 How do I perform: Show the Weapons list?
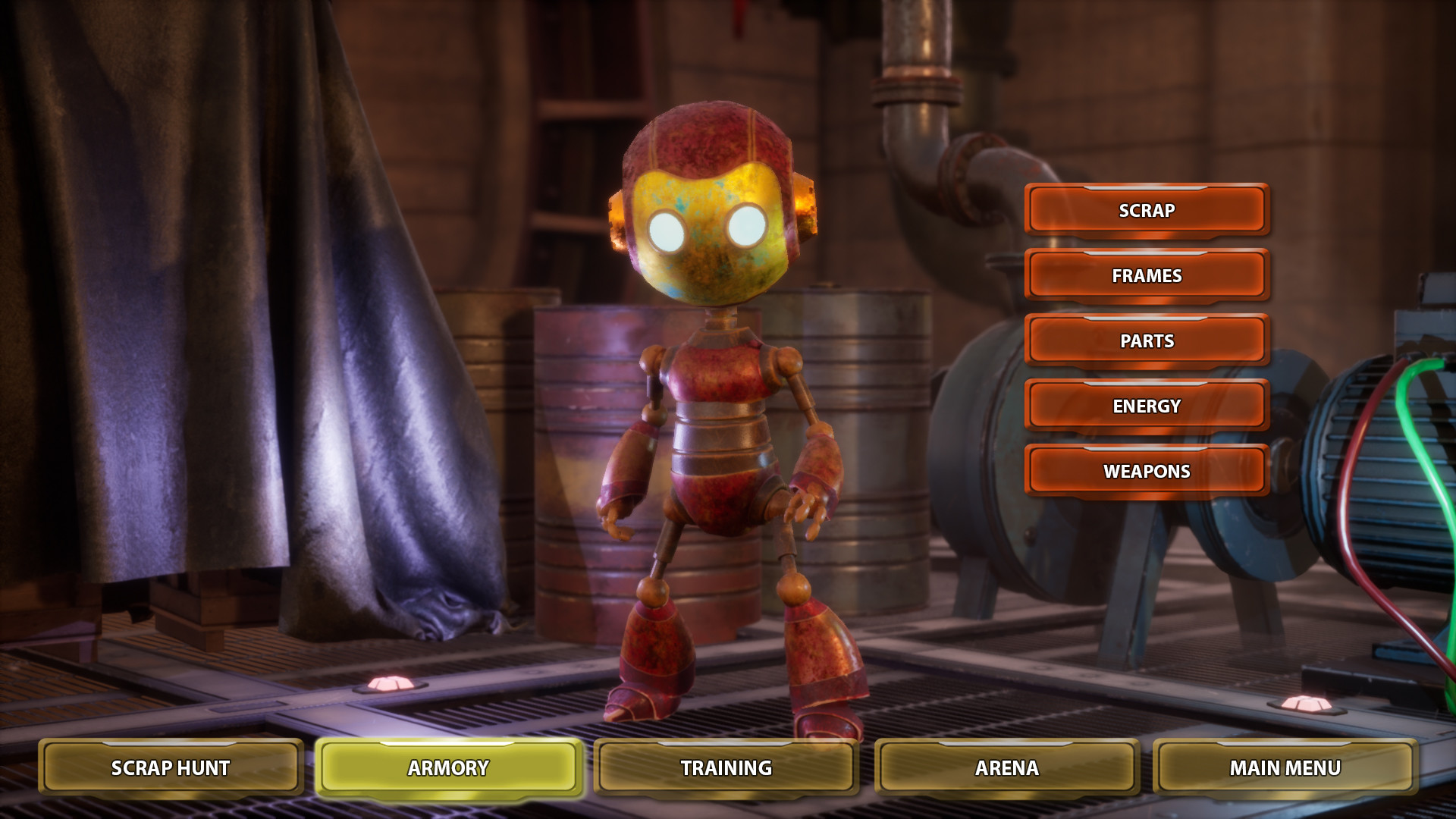(1147, 472)
